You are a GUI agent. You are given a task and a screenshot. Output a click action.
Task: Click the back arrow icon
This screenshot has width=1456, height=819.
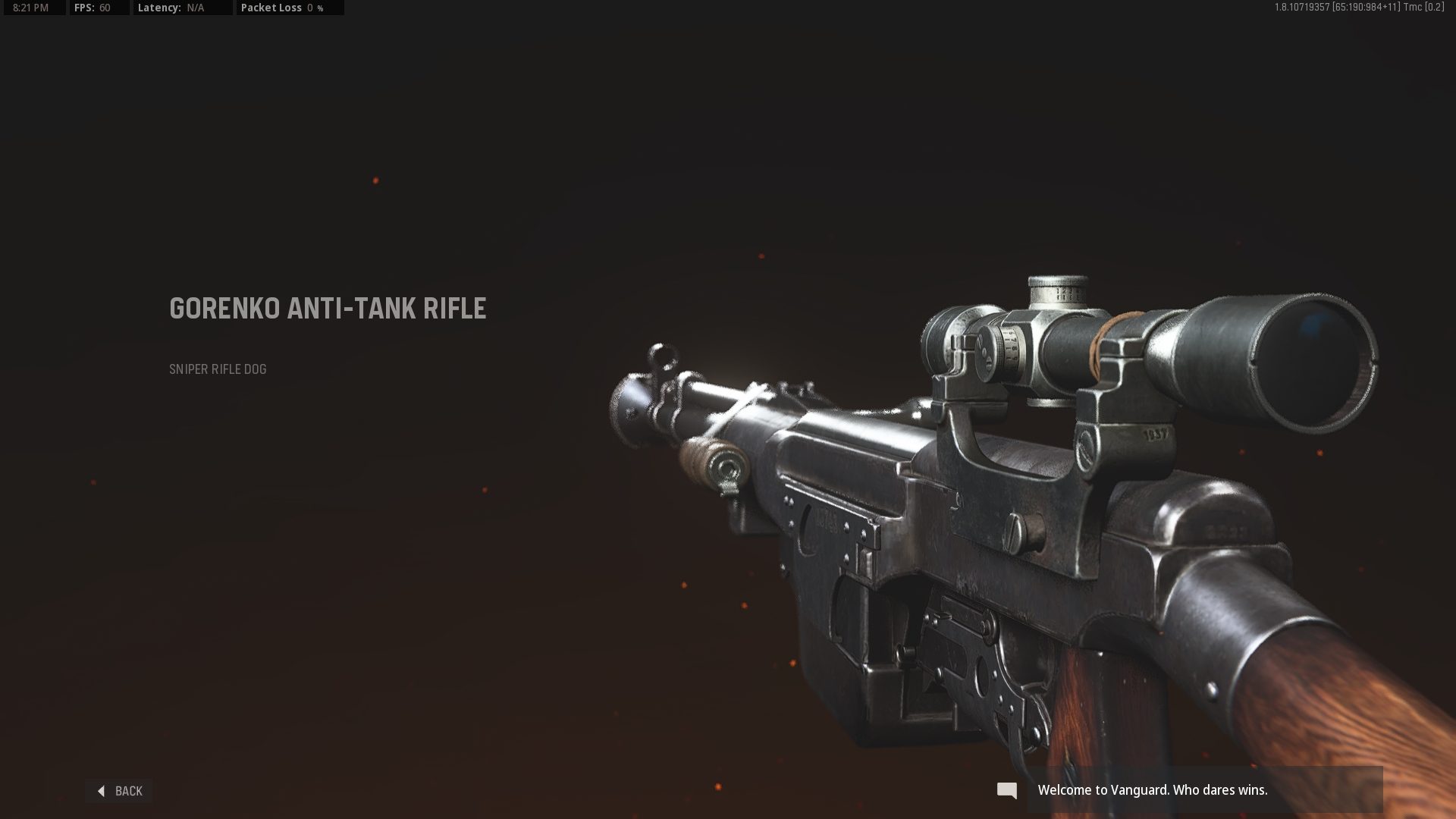point(101,791)
